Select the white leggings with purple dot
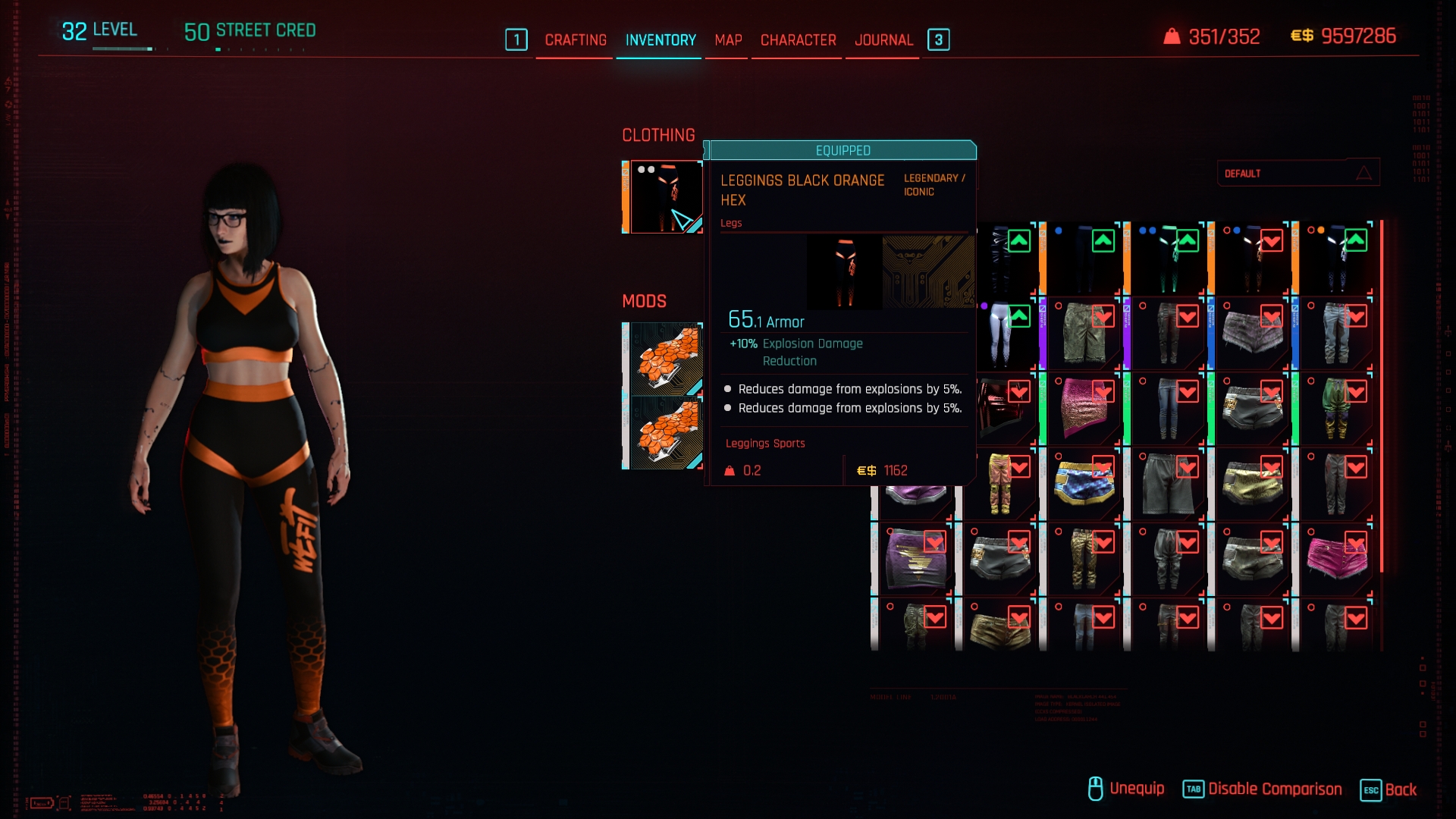 1001,334
